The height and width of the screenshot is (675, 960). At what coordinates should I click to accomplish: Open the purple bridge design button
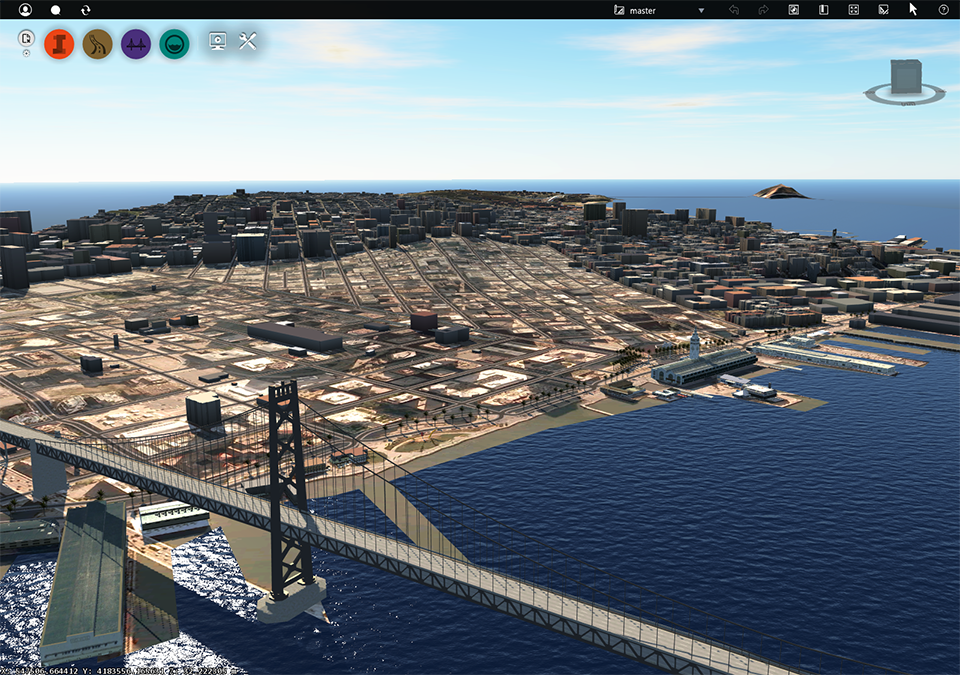(x=136, y=44)
